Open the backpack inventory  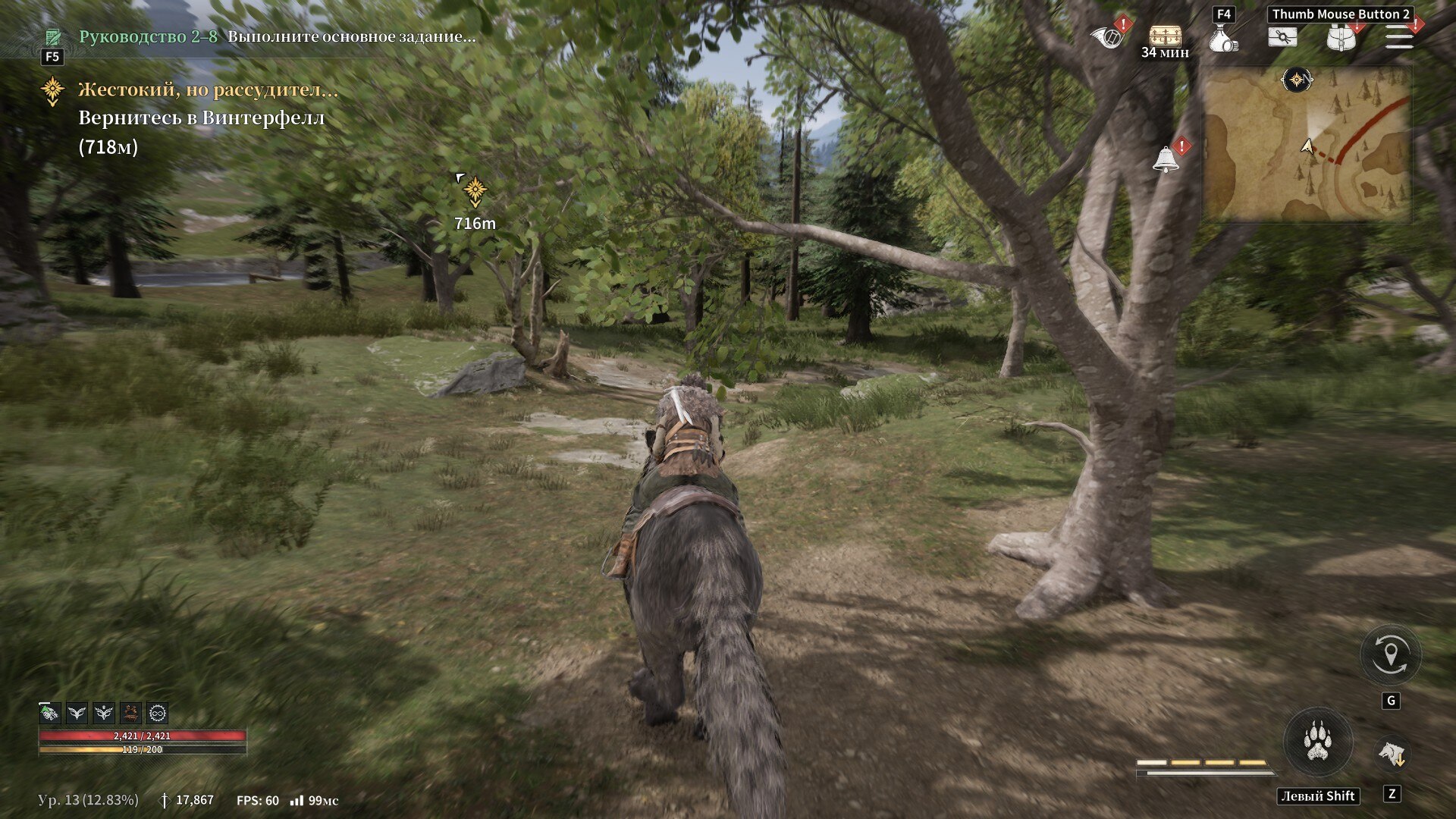click(1340, 38)
